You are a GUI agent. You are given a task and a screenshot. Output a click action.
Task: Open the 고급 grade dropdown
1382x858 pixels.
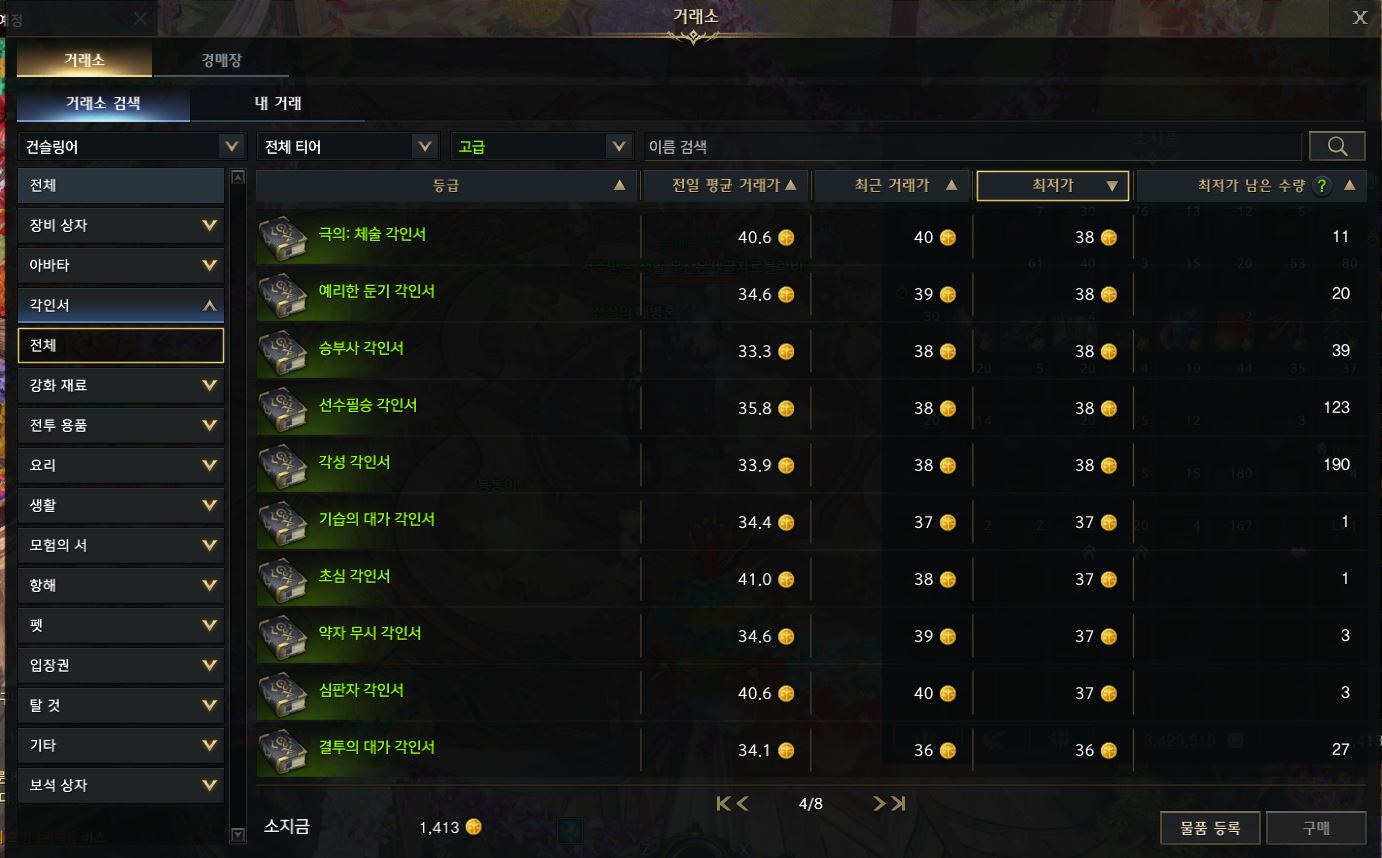[x=542, y=147]
